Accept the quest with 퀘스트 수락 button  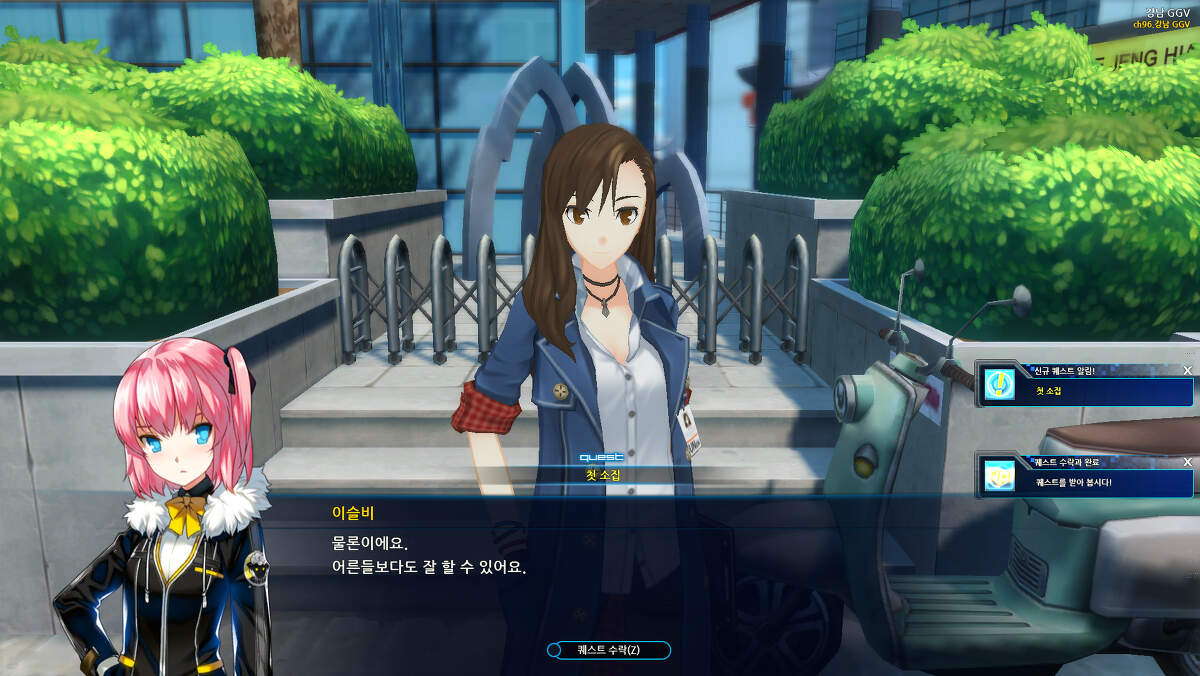tap(608, 650)
